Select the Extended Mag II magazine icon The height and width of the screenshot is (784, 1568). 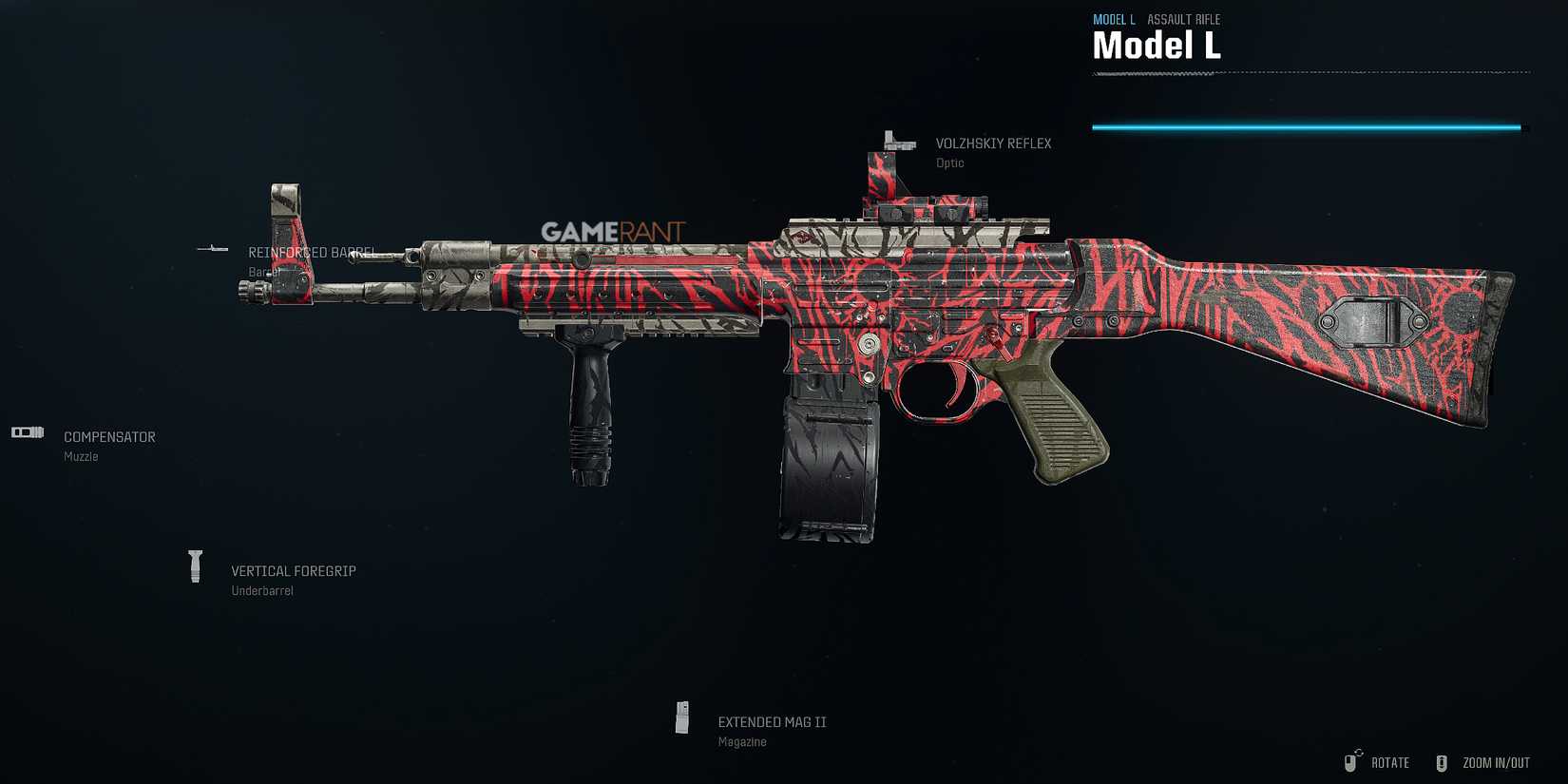[x=682, y=718]
